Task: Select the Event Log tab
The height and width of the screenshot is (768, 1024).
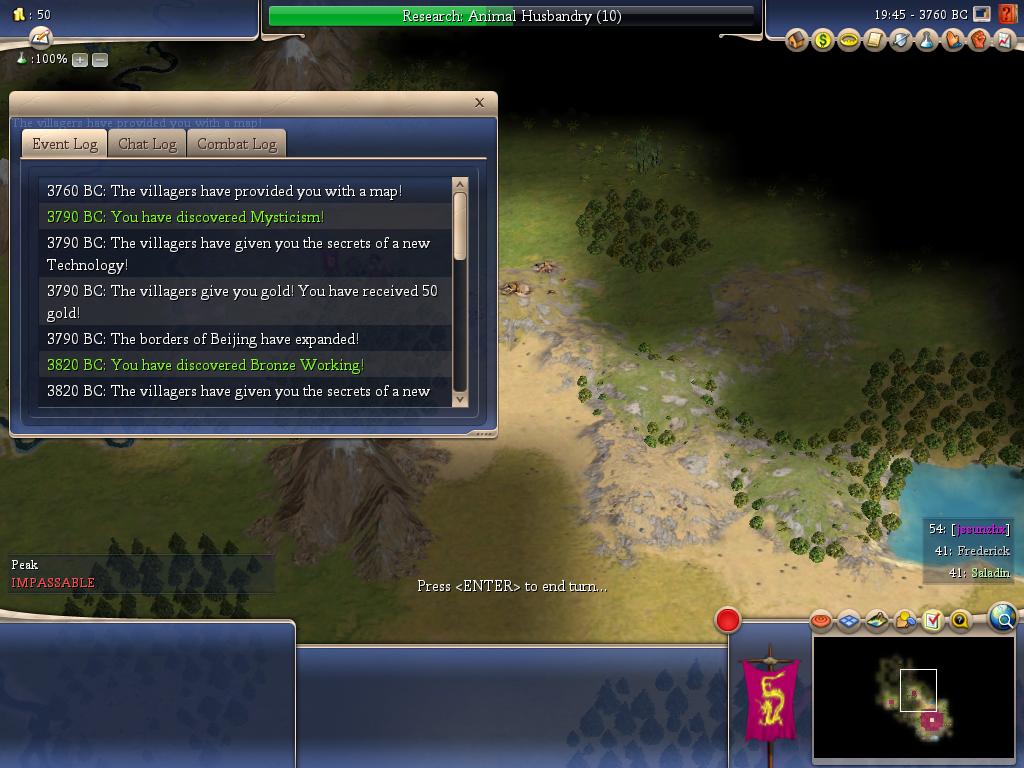Action: pos(65,144)
